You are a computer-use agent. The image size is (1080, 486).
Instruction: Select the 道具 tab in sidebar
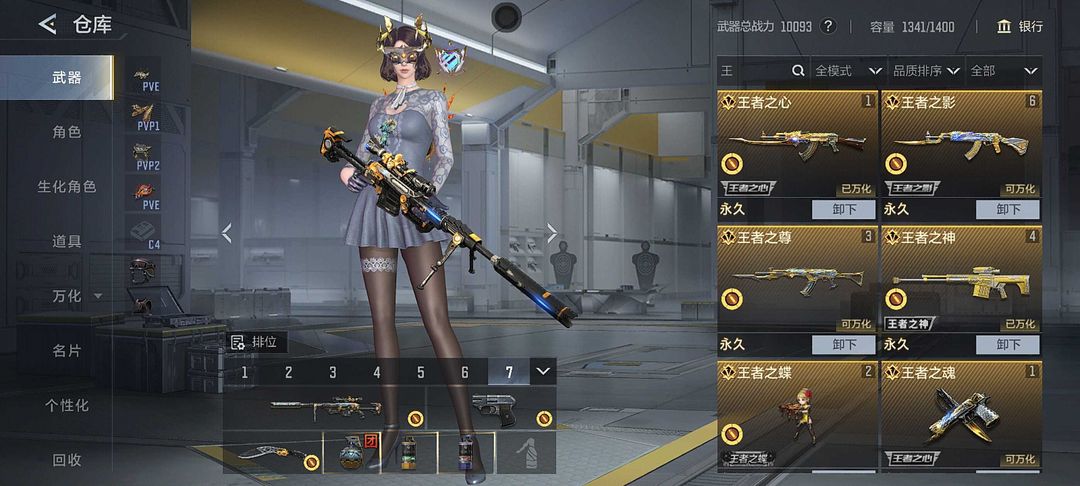click(66, 241)
